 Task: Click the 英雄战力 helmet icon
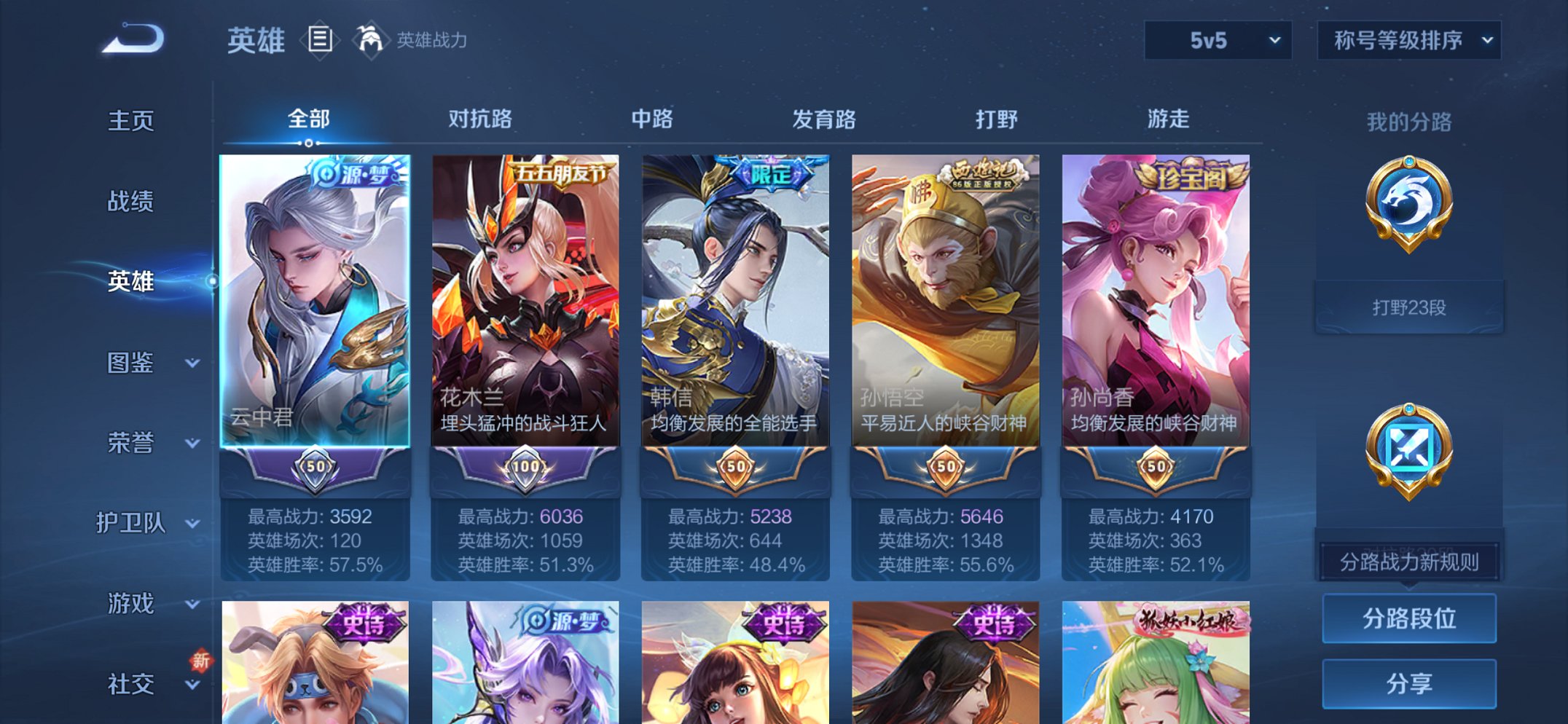pos(371,42)
